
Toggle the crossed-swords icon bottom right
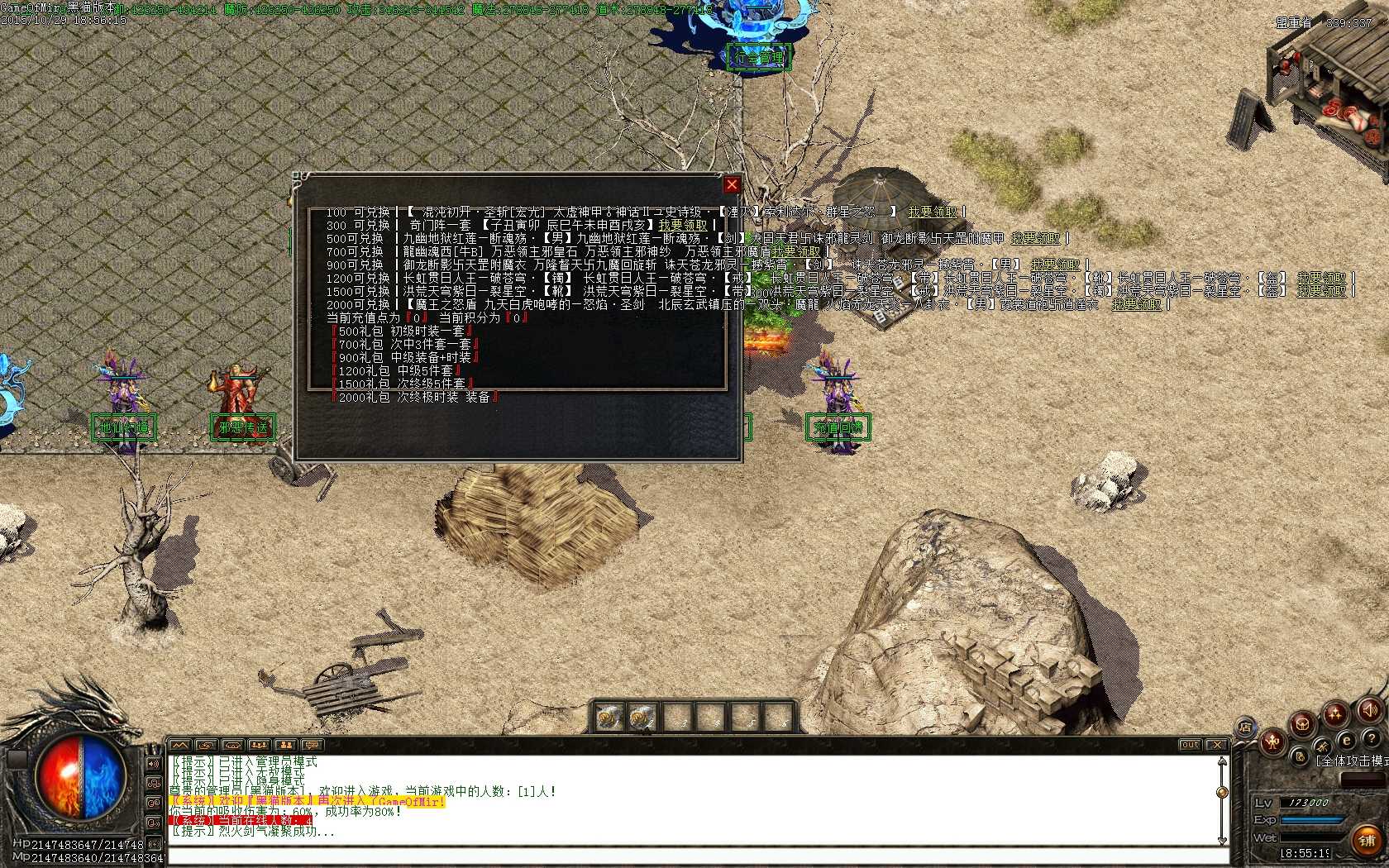(x=1325, y=746)
